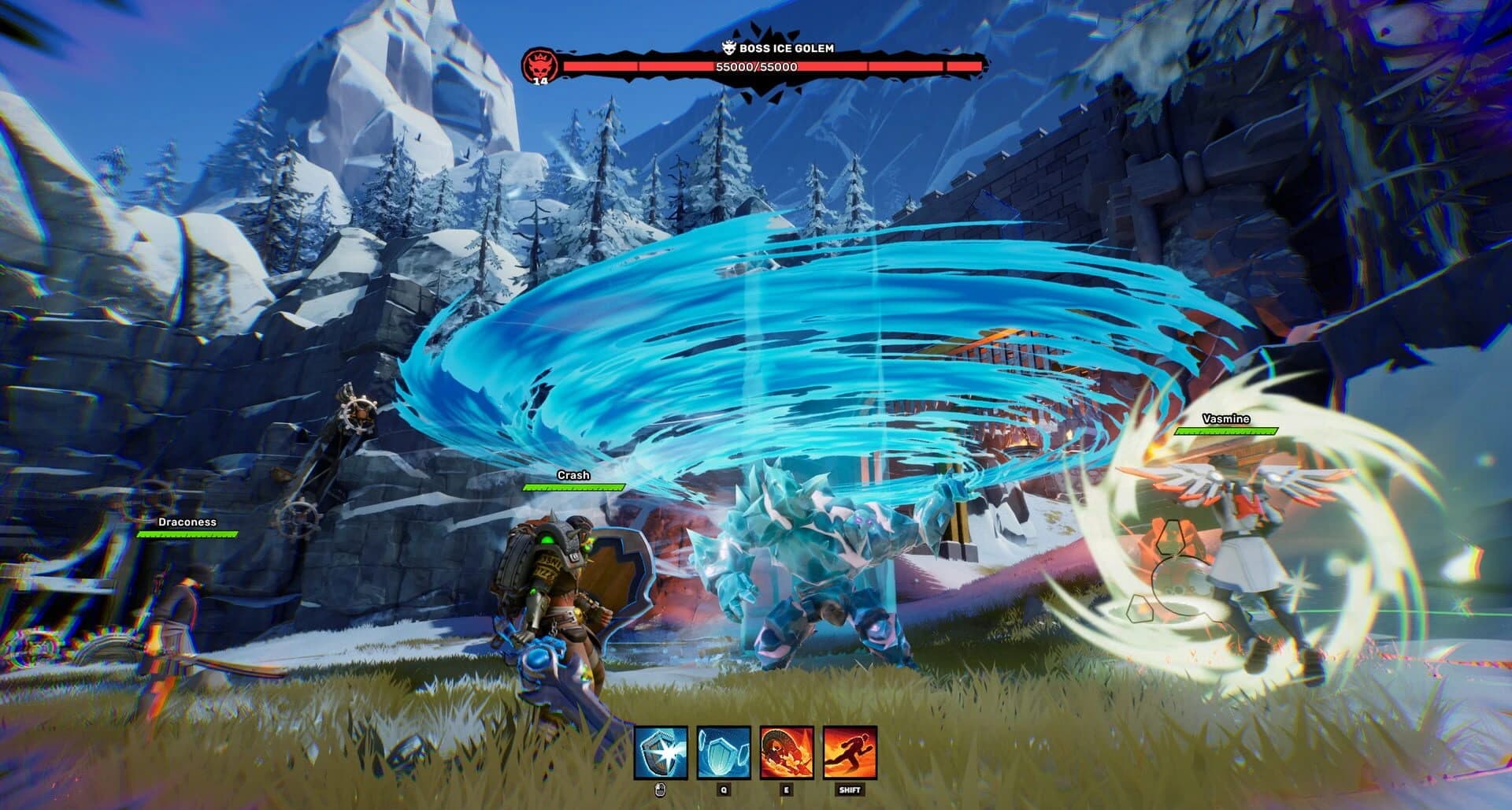This screenshot has width=1512, height=810.
Task: Select the player name Crash above his health bar
Action: 574,476
